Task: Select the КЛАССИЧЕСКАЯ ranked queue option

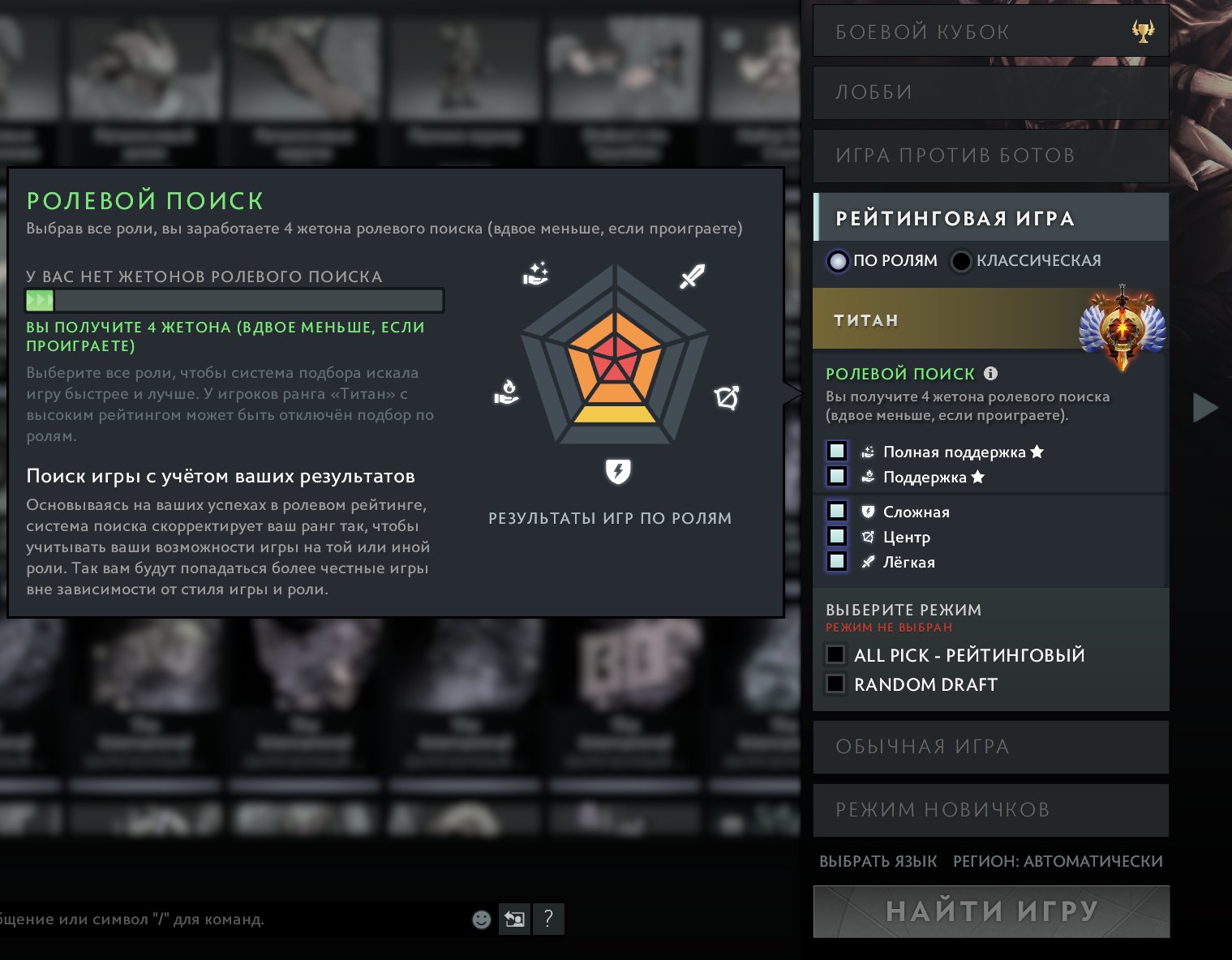Action: pyautogui.click(x=961, y=260)
